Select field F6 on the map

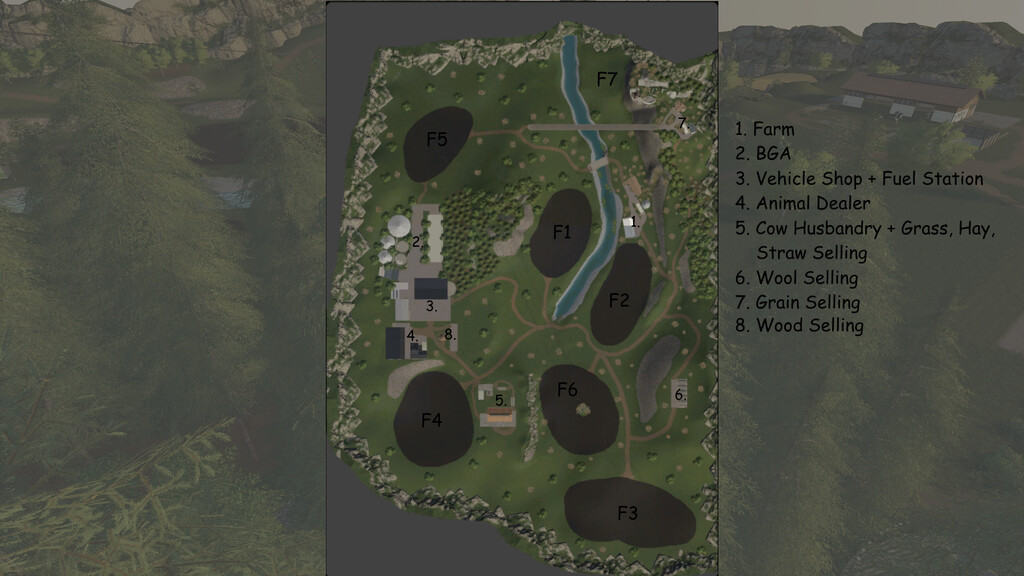567,389
